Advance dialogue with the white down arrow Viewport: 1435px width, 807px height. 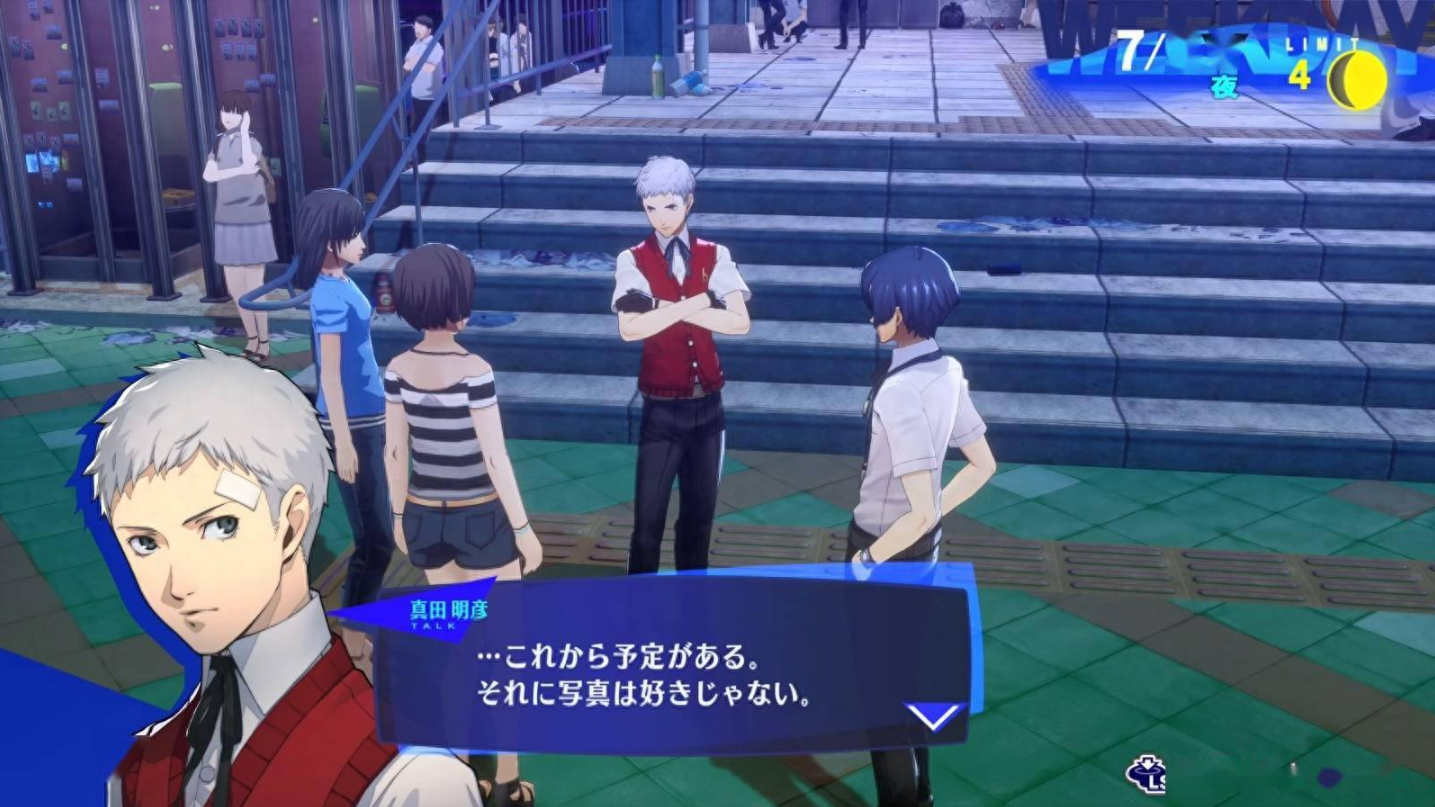tap(932, 716)
